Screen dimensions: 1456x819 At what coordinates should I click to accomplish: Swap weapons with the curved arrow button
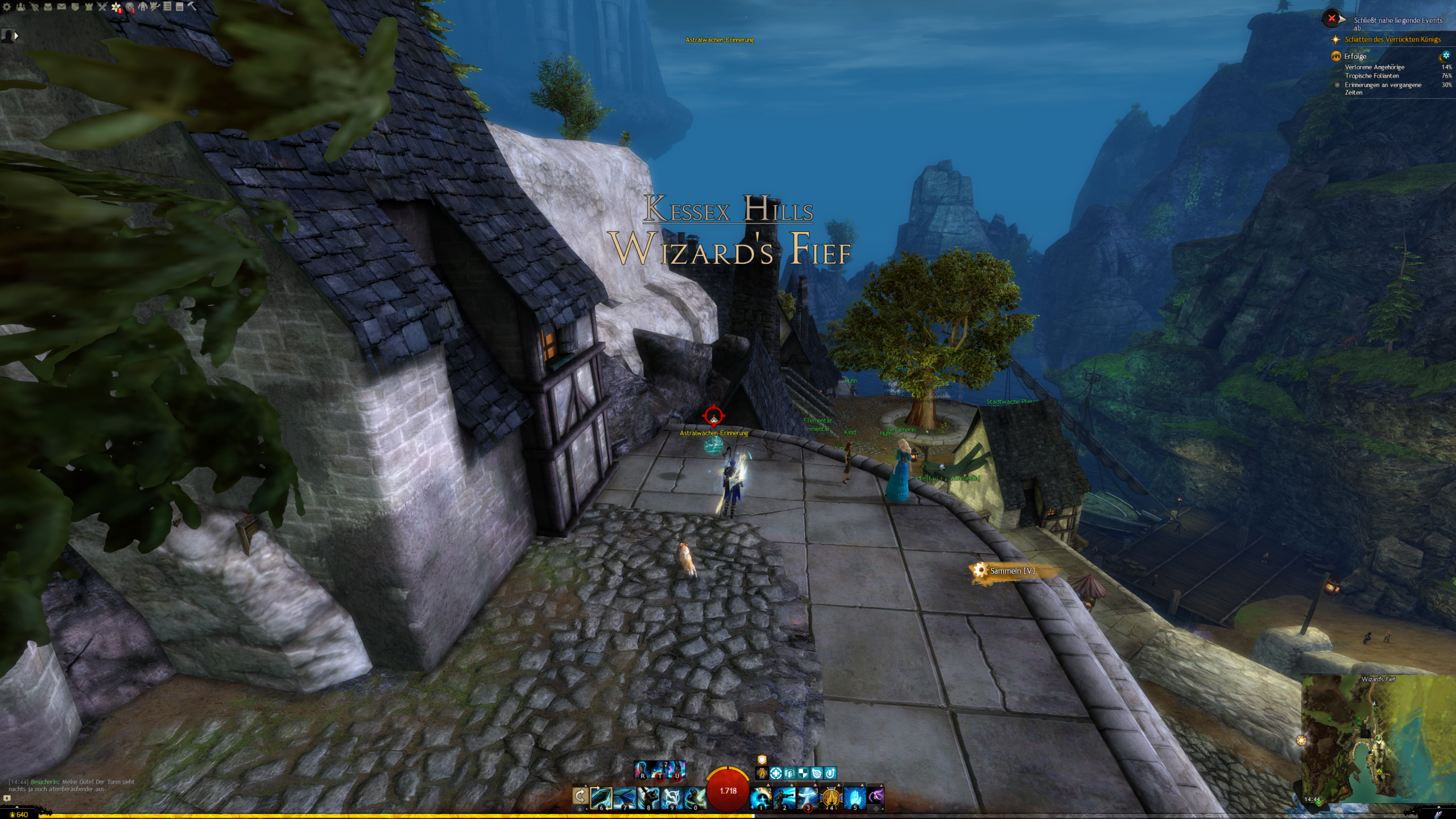coord(580,796)
